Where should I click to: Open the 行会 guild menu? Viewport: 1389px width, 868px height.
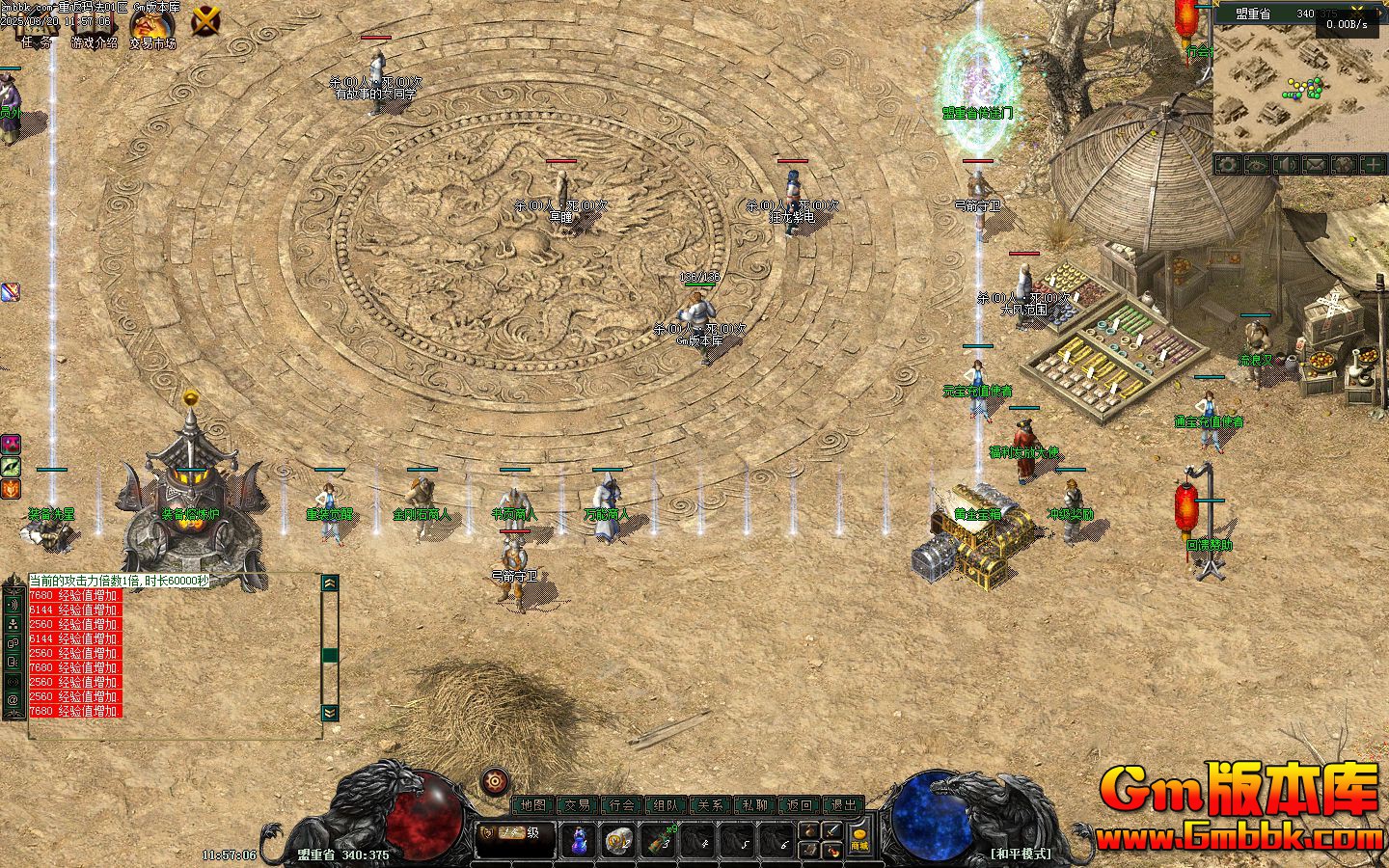[622, 804]
